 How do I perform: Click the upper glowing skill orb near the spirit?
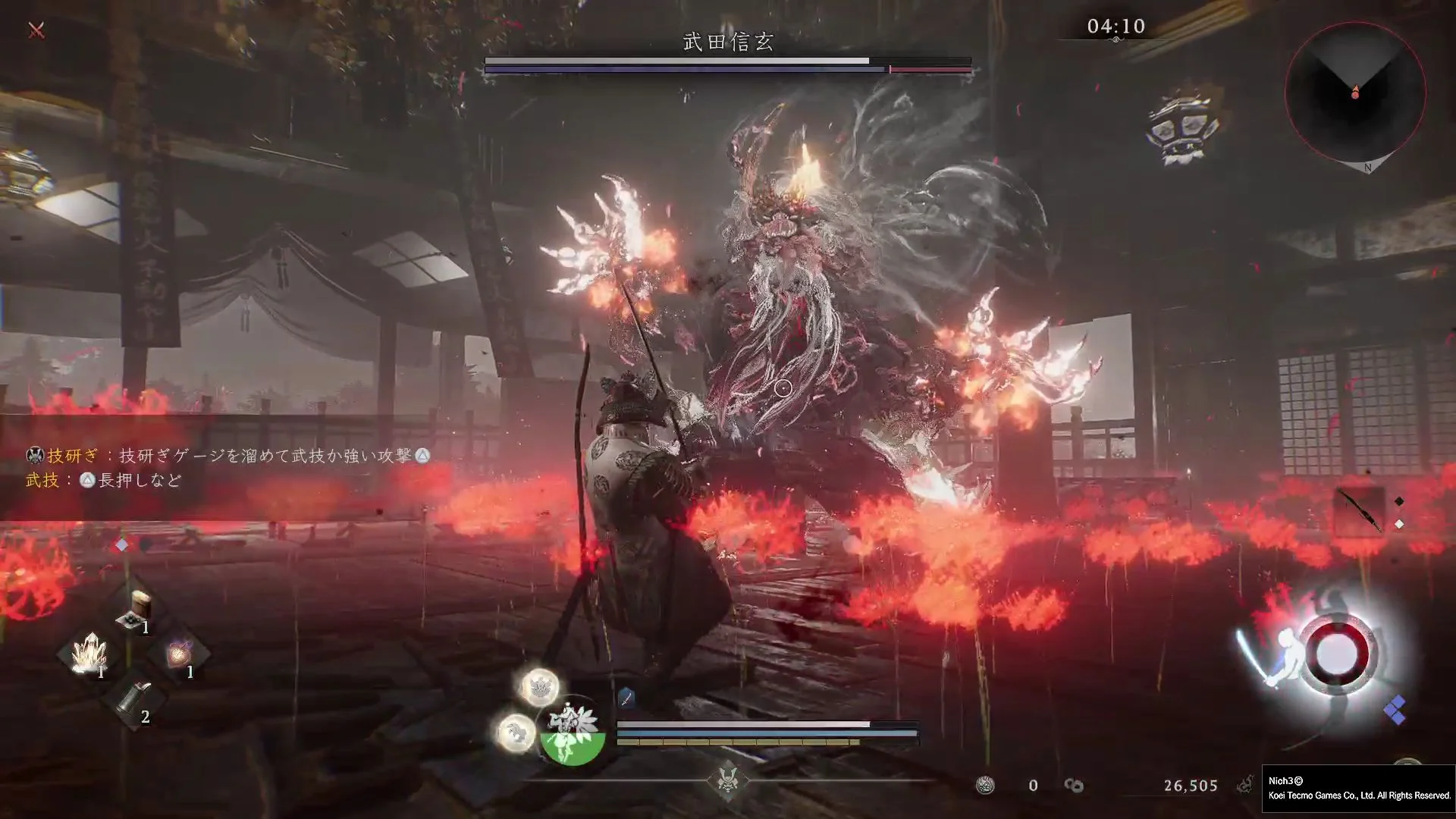(x=540, y=688)
